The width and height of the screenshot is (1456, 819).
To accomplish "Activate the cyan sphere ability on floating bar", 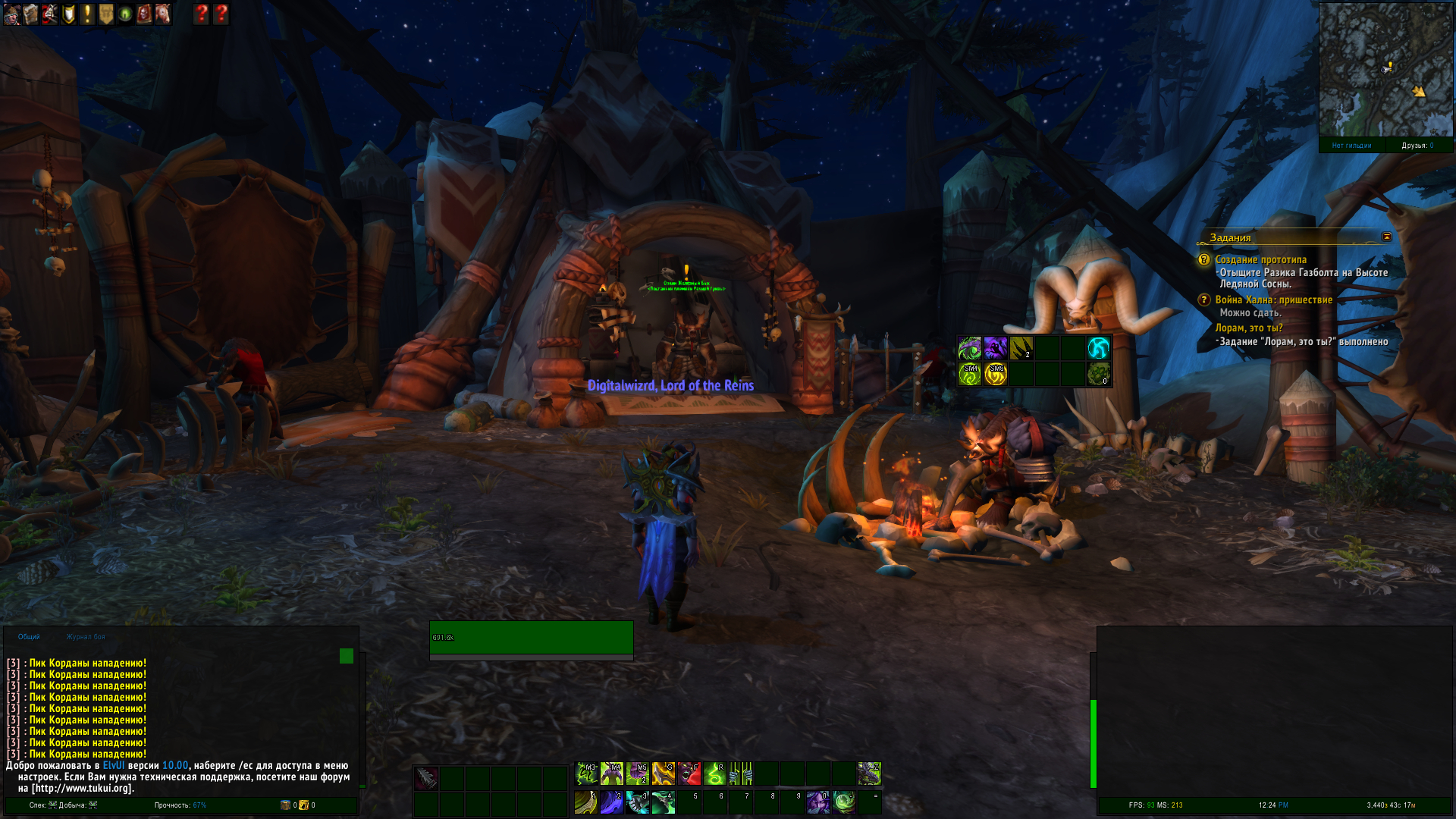I will click(1098, 348).
